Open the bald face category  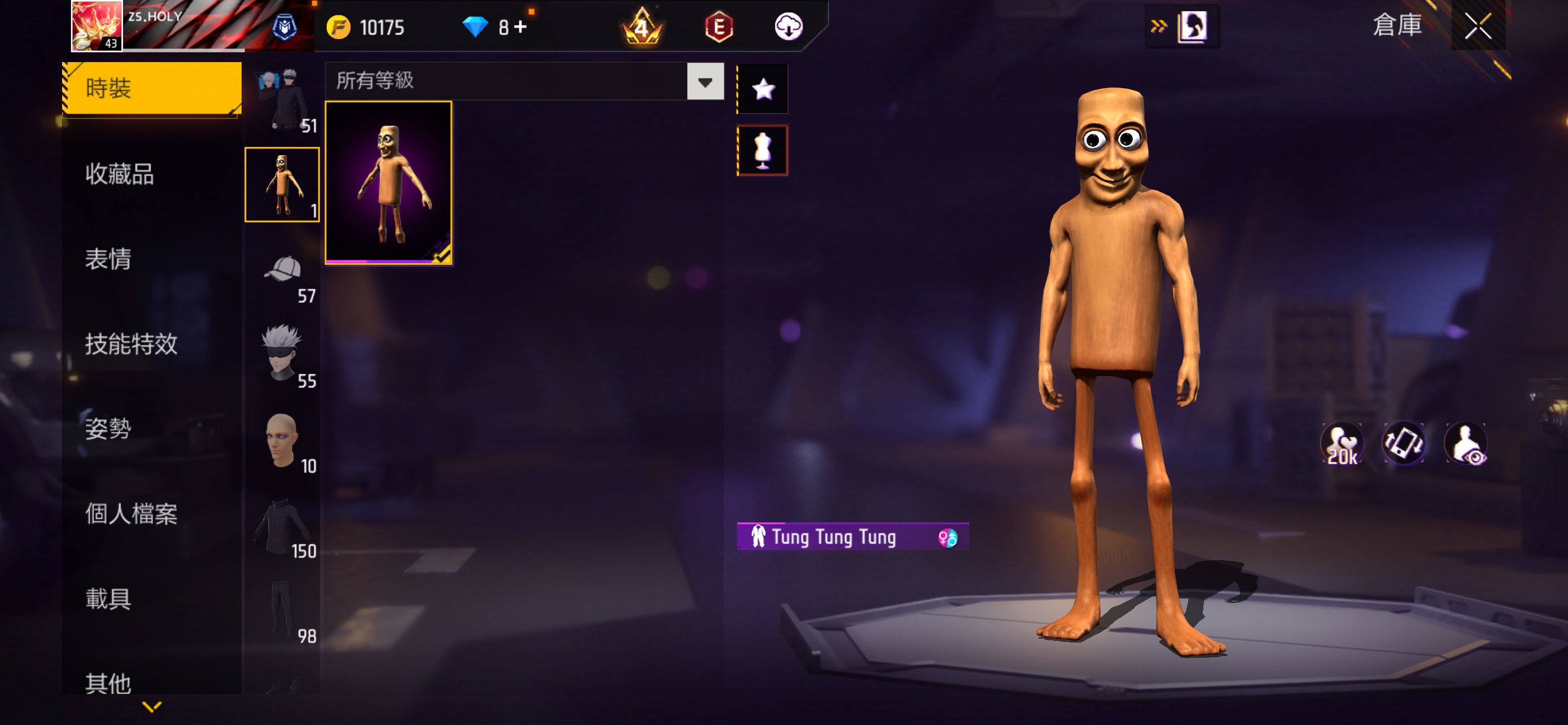282,440
